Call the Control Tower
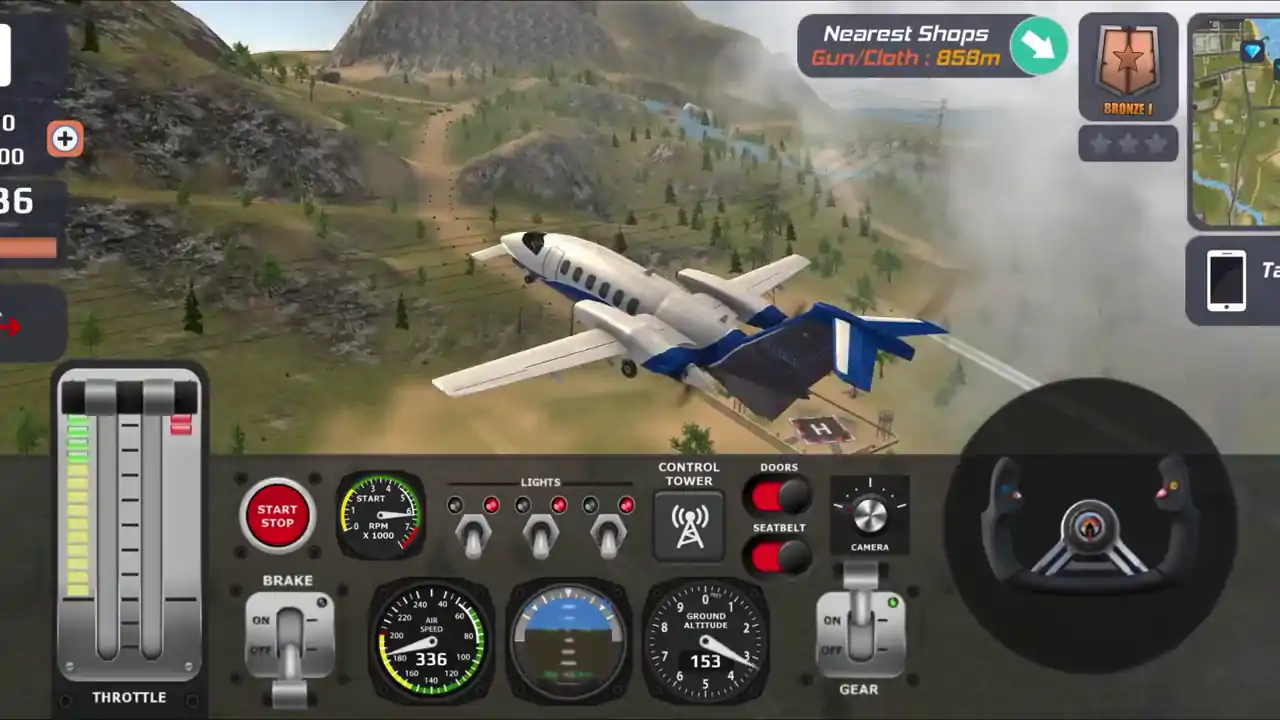The width and height of the screenshot is (1280, 720). [689, 524]
